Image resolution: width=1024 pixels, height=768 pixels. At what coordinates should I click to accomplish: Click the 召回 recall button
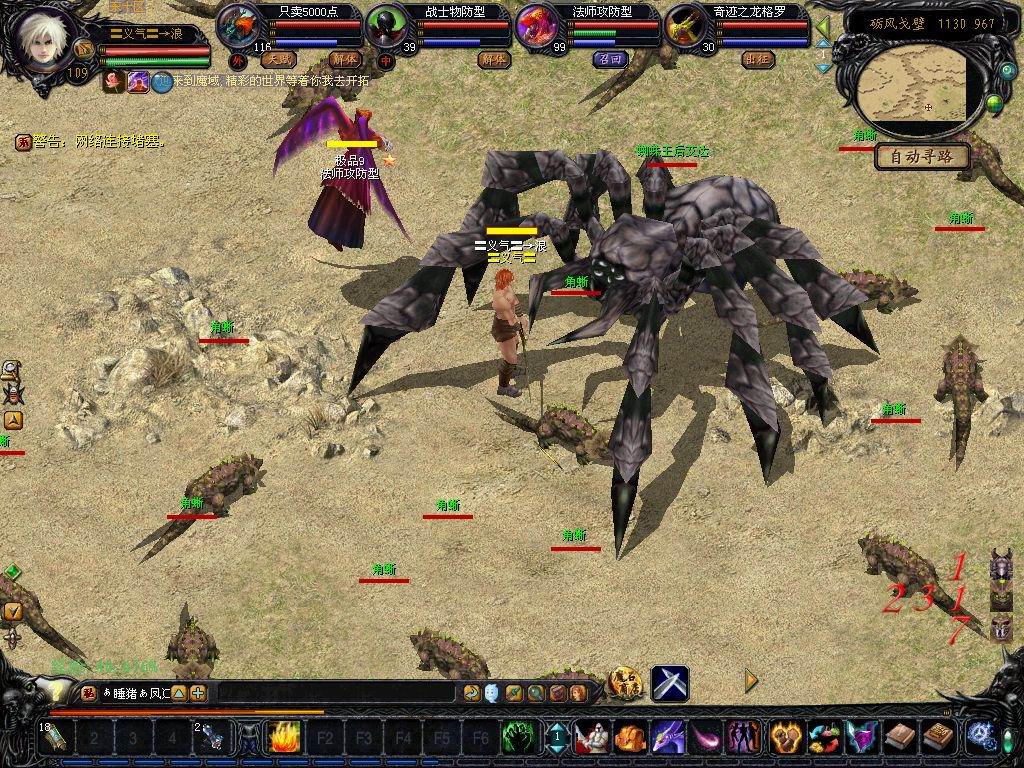pos(609,59)
